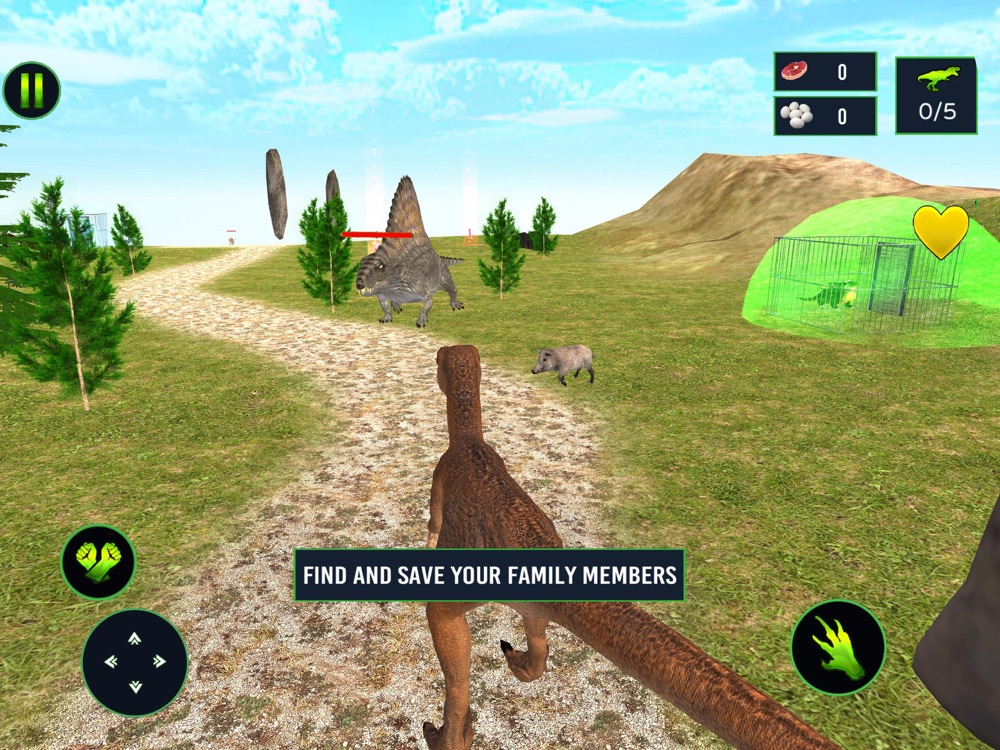1000x750 pixels.
Task: Activate the green claw attack button
Action: [838, 647]
